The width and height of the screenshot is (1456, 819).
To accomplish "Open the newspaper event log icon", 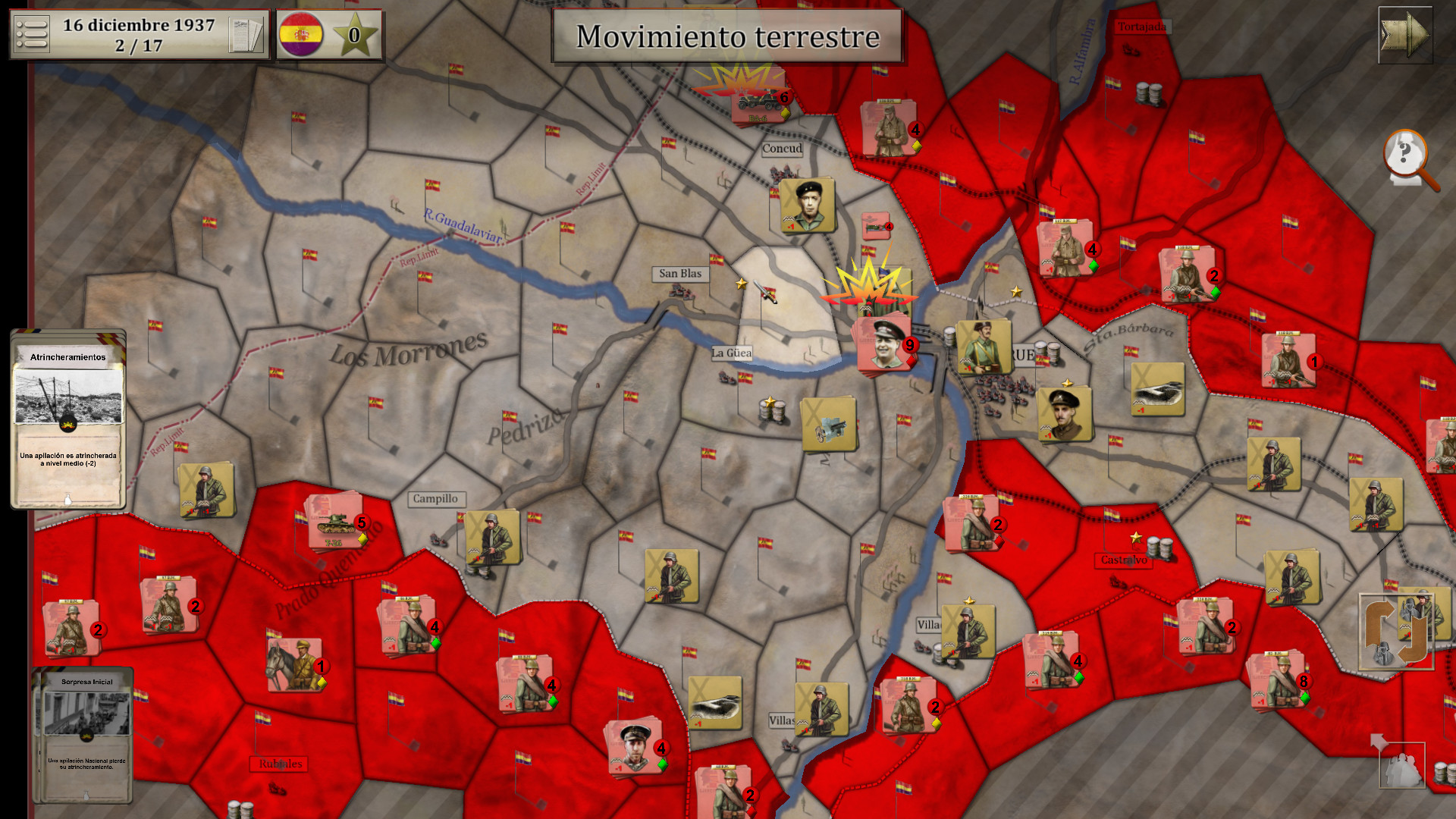I will (x=246, y=34).
